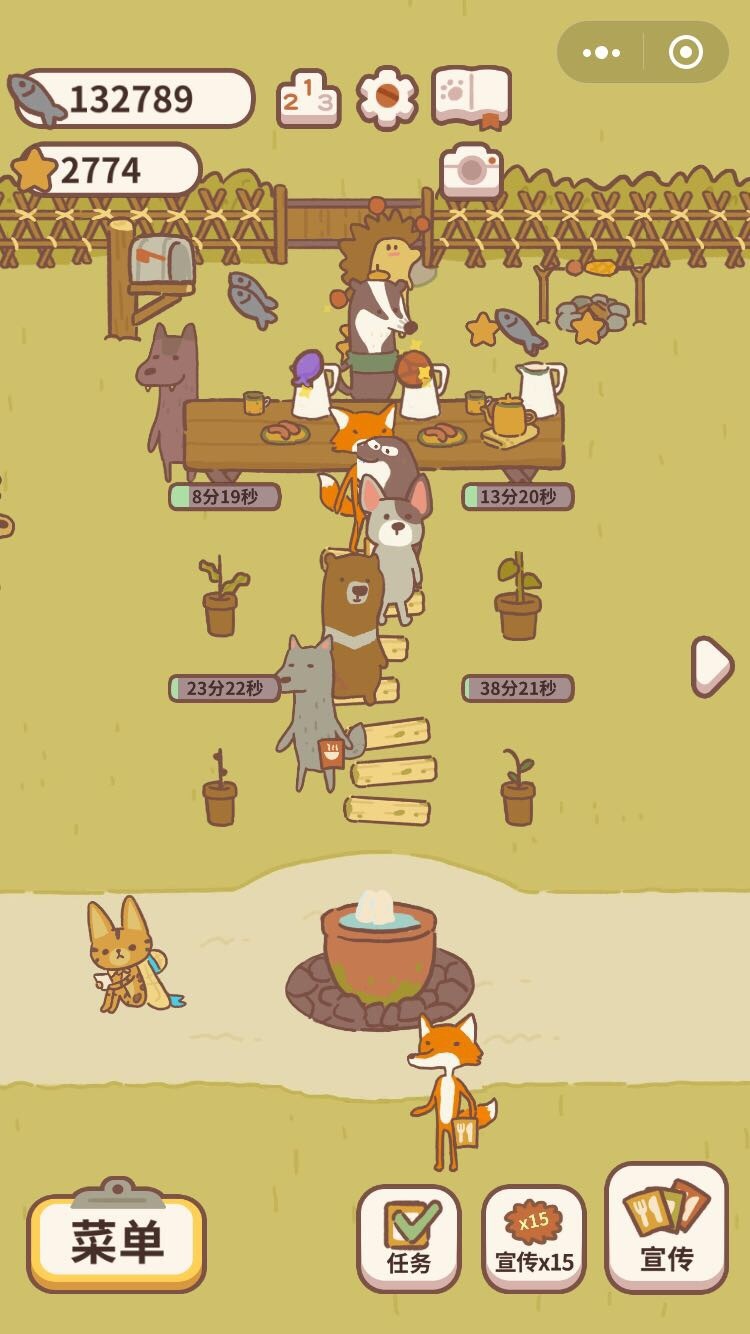Screen dimensions: 750x1334
Task: Open the mini program more-options dots
Action: point(601,52)
